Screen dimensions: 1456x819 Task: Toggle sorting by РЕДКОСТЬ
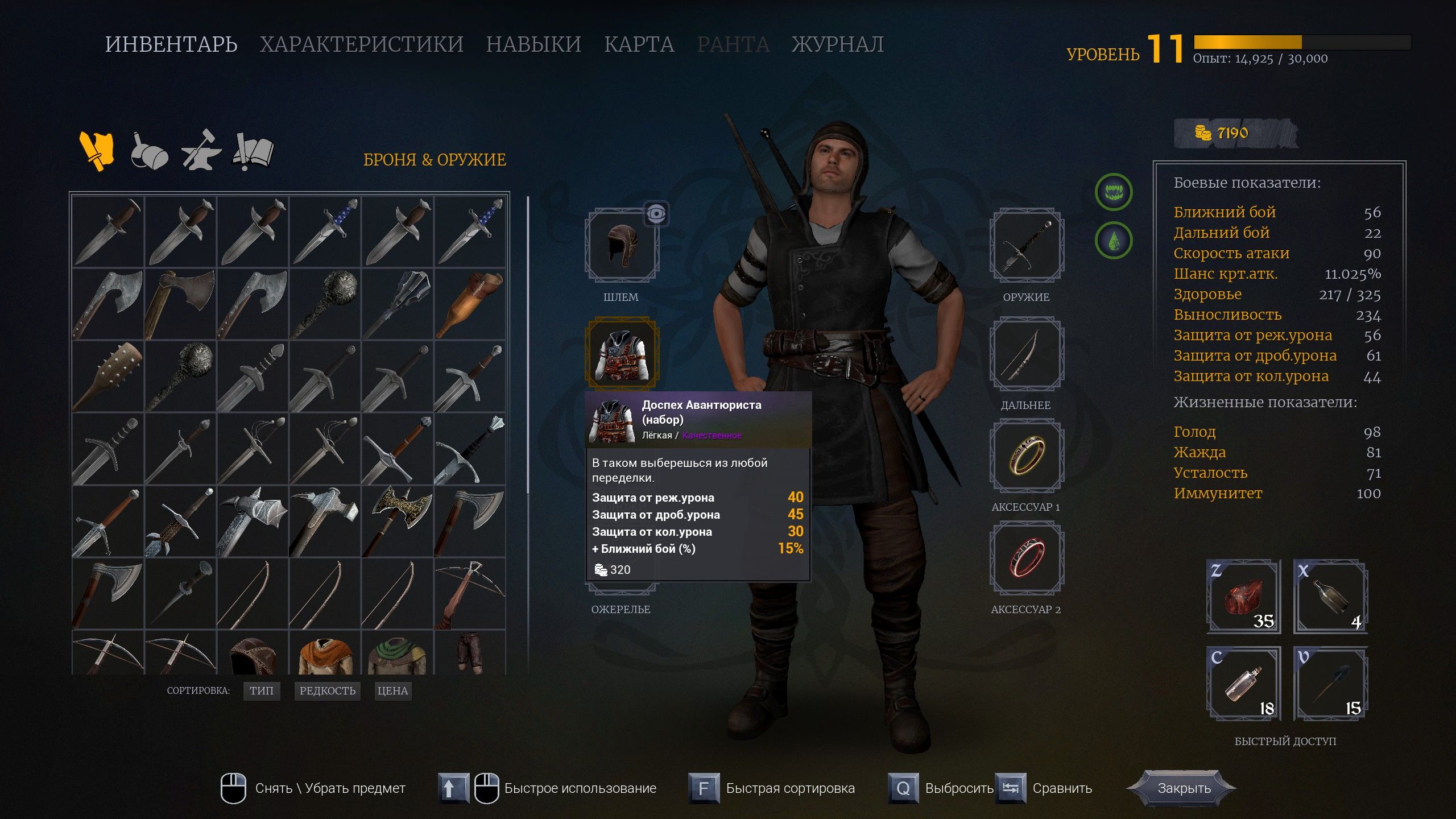[x=326, y=691]
